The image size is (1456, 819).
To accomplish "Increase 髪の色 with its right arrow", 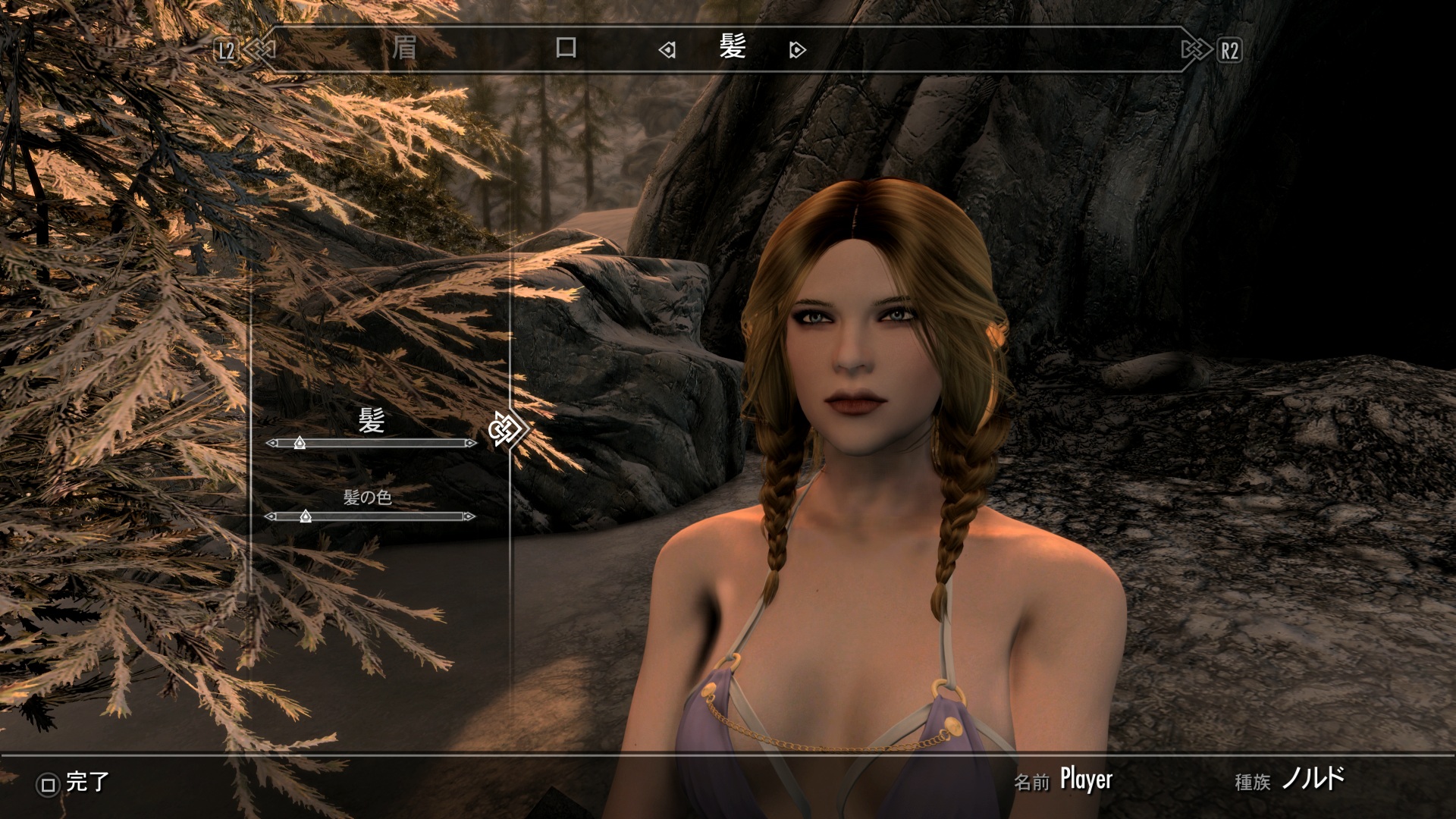I will click(x=469, y=517).
